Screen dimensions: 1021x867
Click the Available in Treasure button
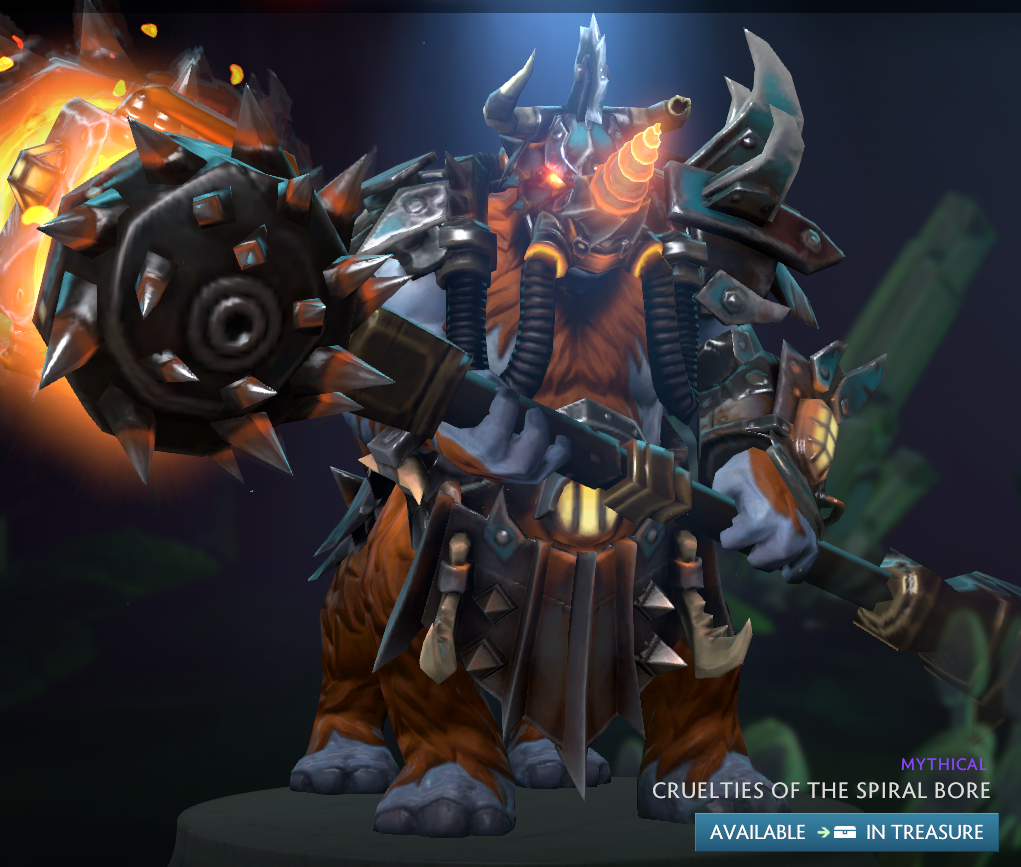pos(847,832)
